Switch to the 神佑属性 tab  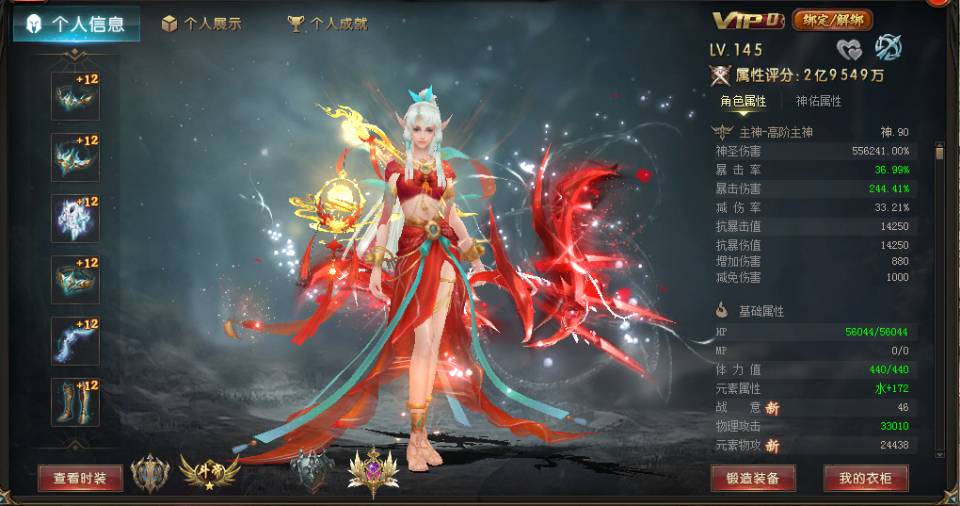818,101
